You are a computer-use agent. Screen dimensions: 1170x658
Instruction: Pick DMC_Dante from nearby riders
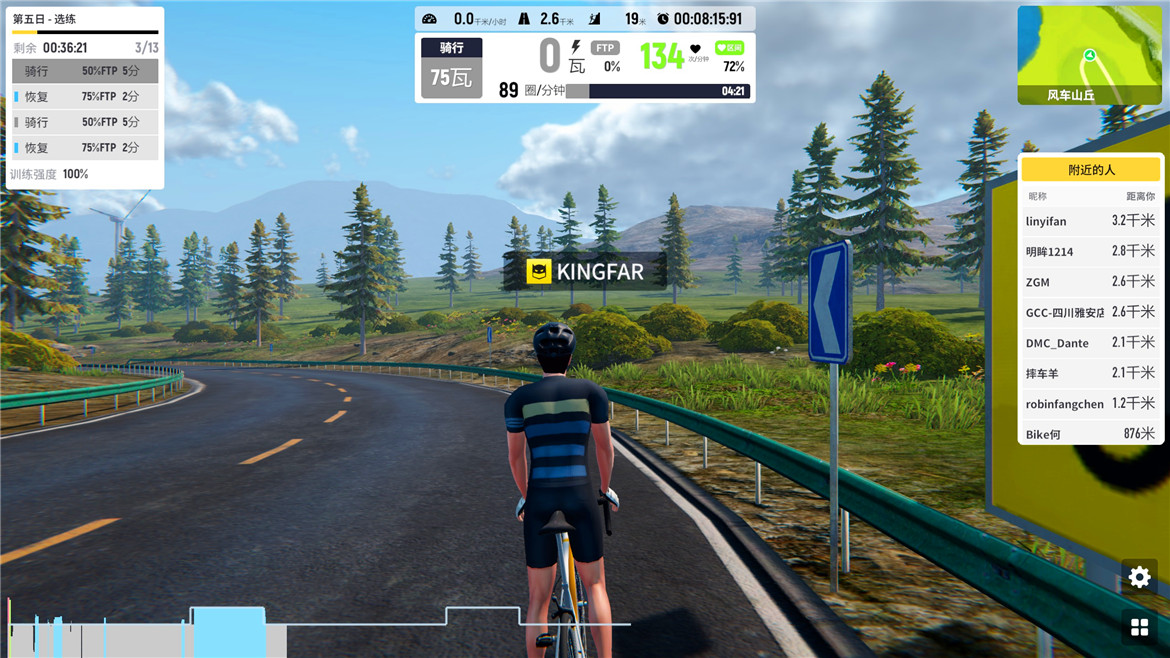click(x=1090, y=343)
